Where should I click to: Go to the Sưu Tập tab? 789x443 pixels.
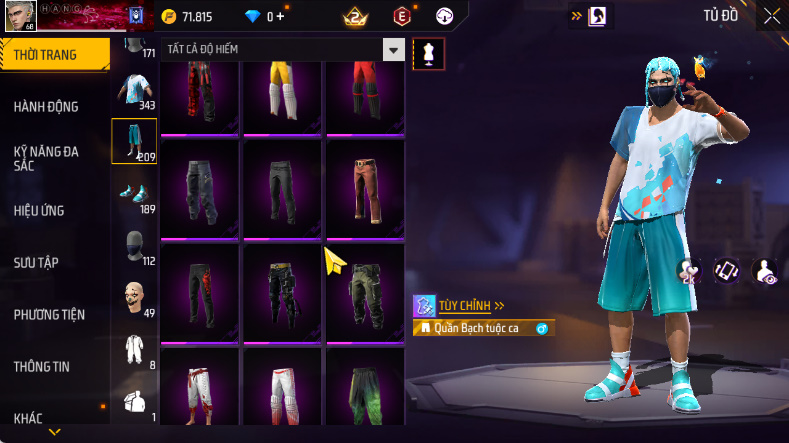tap(36, 262)
